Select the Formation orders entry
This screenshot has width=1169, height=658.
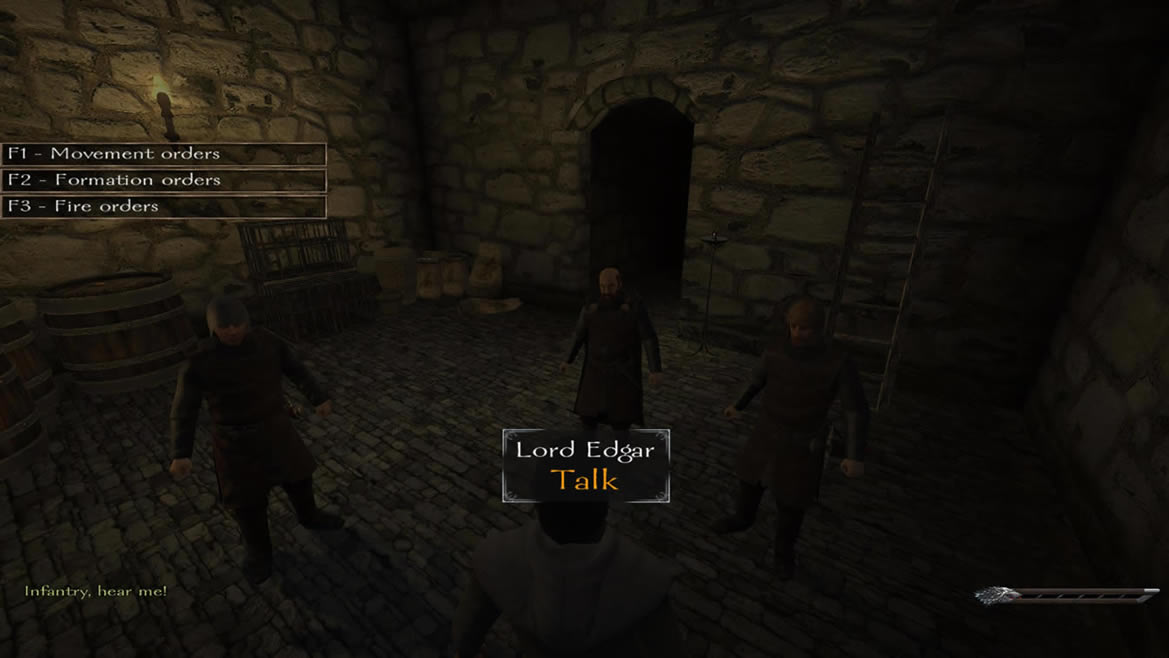pyautogui.click(x=163, y=180)
